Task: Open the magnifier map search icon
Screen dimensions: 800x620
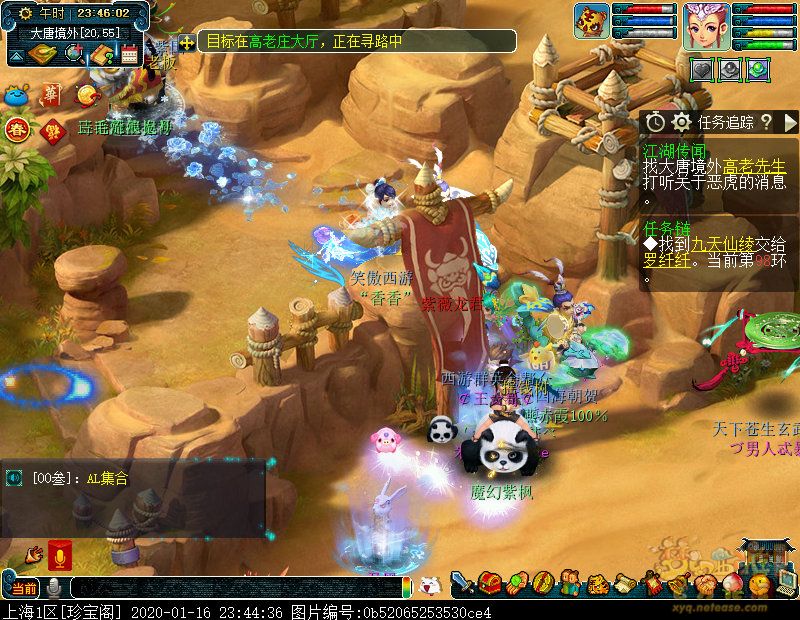Action: pyautogui.click(x=73, y=54)
